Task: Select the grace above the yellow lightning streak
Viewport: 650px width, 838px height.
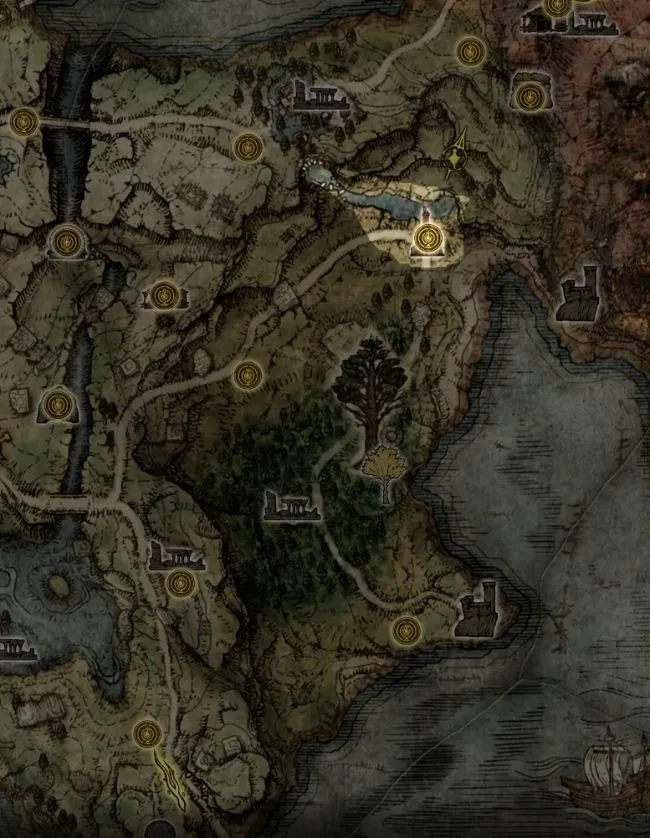Action: [x=148, y=734]
